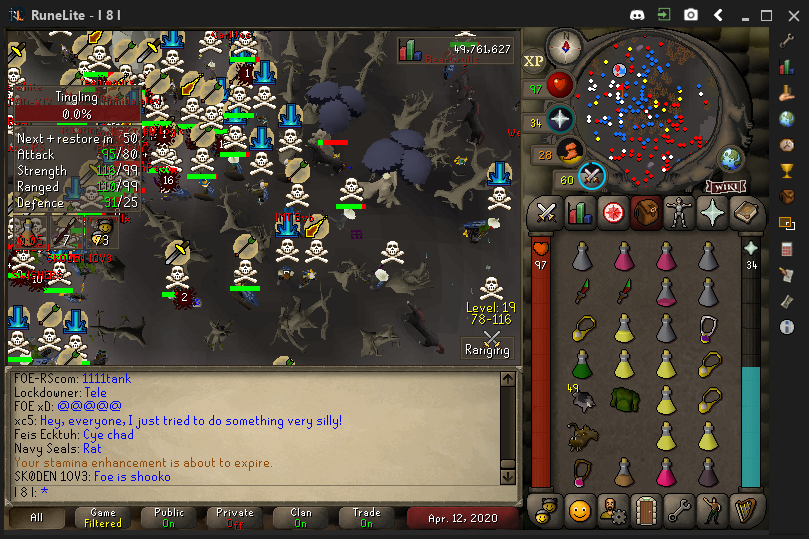Image resolution: width=809 pixels, height=539 pixels.
Task: Open the Music Player harp tab
Action: pos(745,511)
